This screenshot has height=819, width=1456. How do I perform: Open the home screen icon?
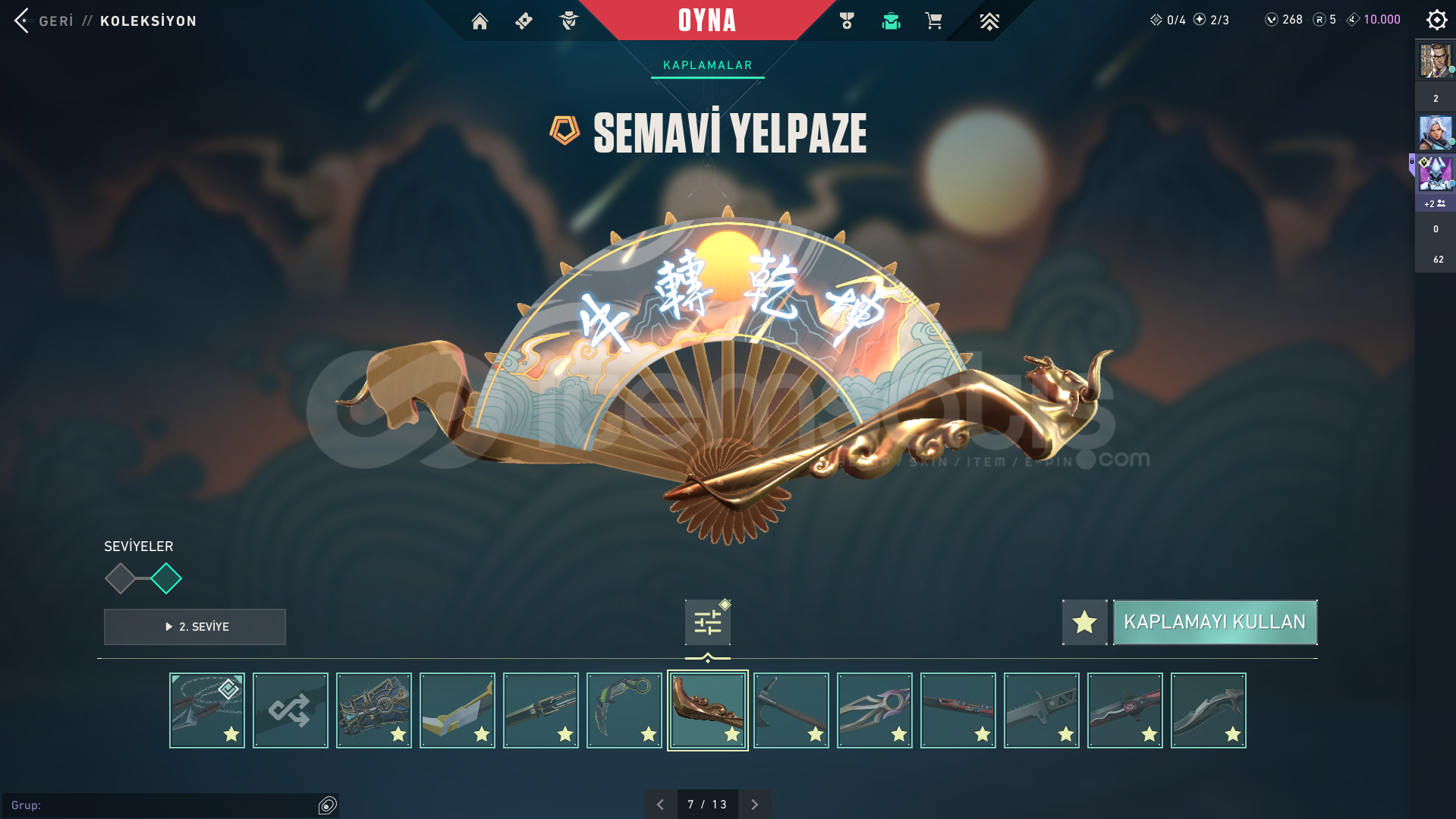click(x=480, y=21)
